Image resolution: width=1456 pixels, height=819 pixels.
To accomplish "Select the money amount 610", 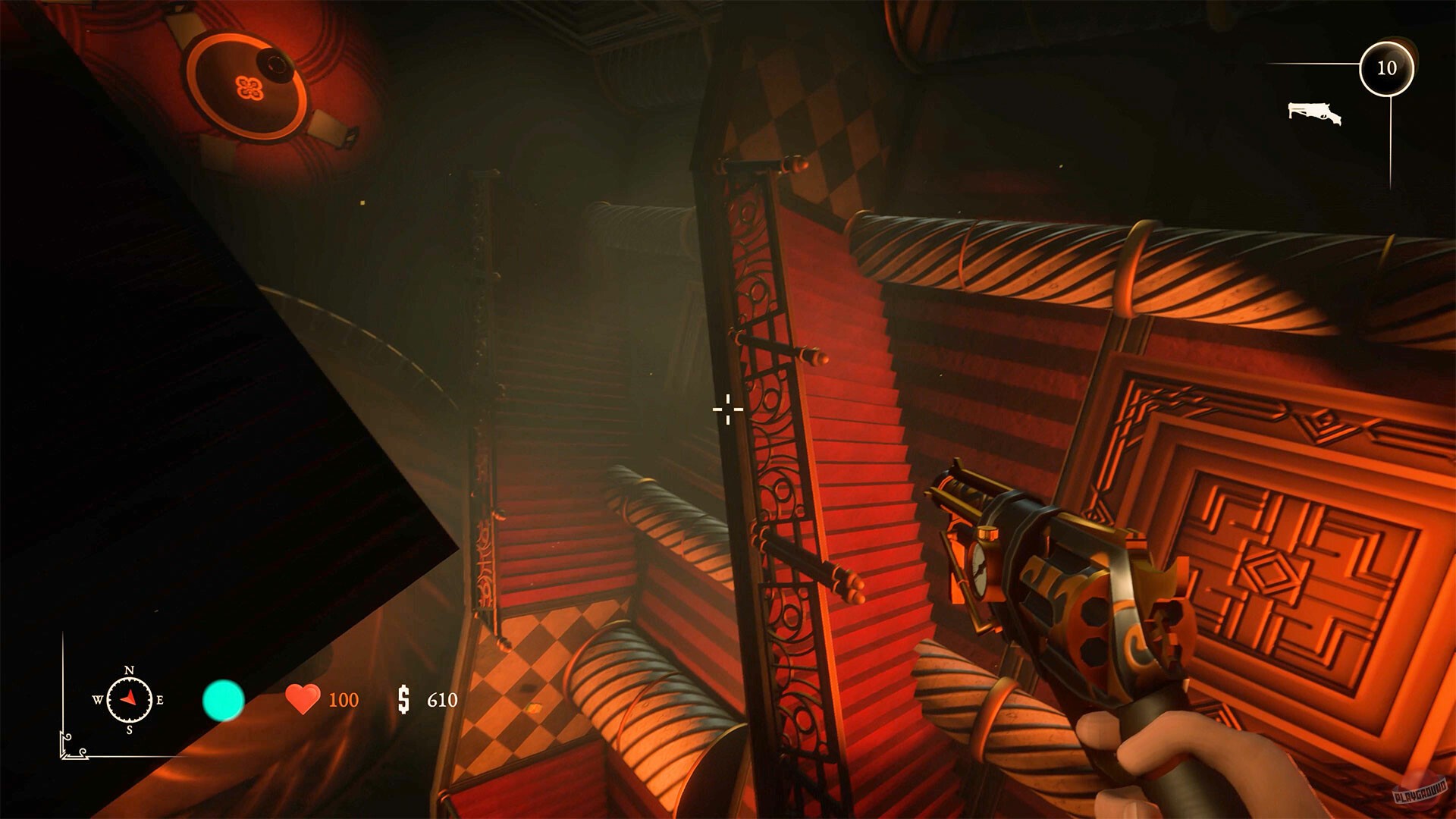I will (x=442, y=700).
